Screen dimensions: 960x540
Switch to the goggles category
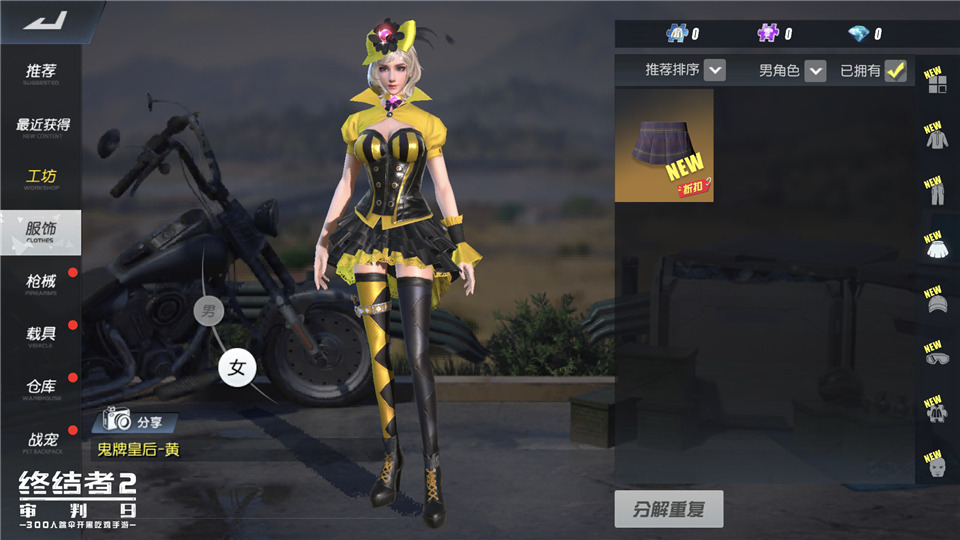(936, 357)
